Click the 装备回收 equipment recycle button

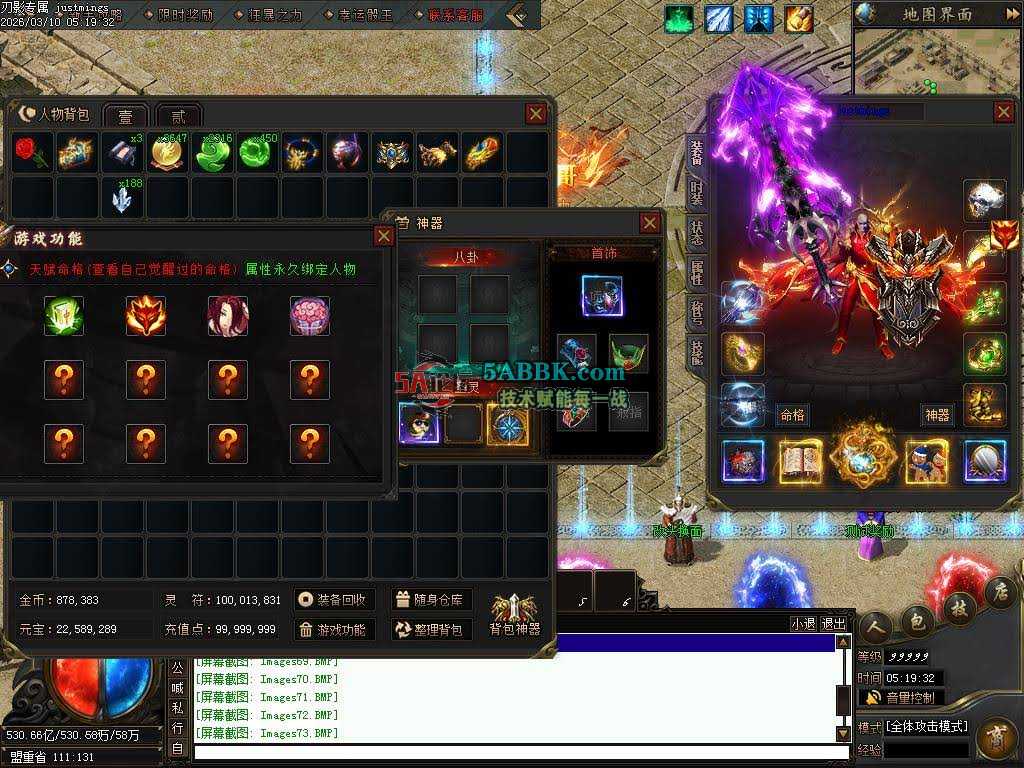coord(336,600)
